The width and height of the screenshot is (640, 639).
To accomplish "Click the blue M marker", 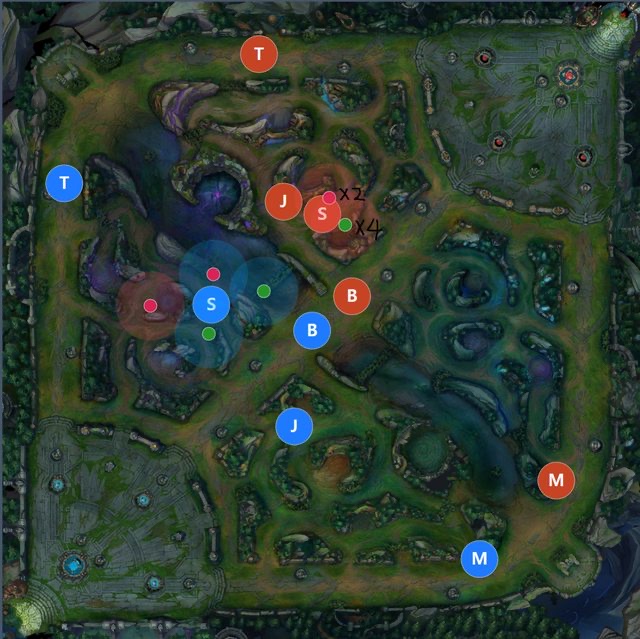I will tap(480, 558).
